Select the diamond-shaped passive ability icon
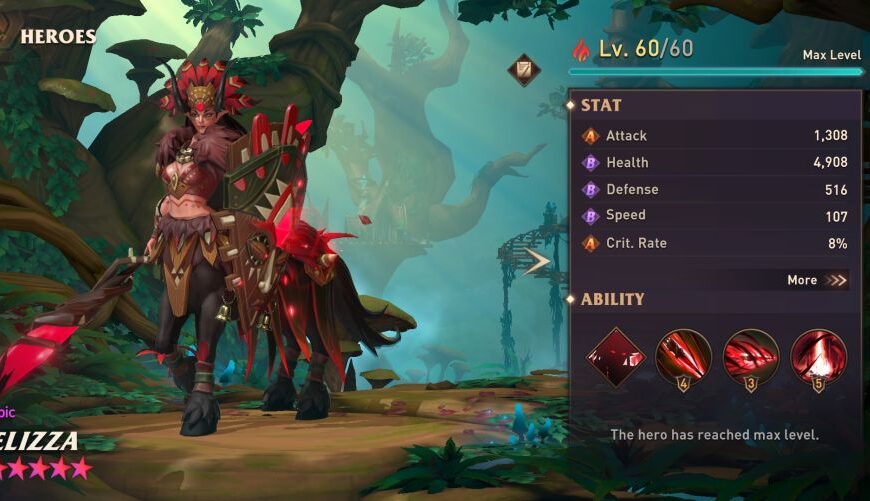The image size is (870, 501). click(x=615, y=356)
